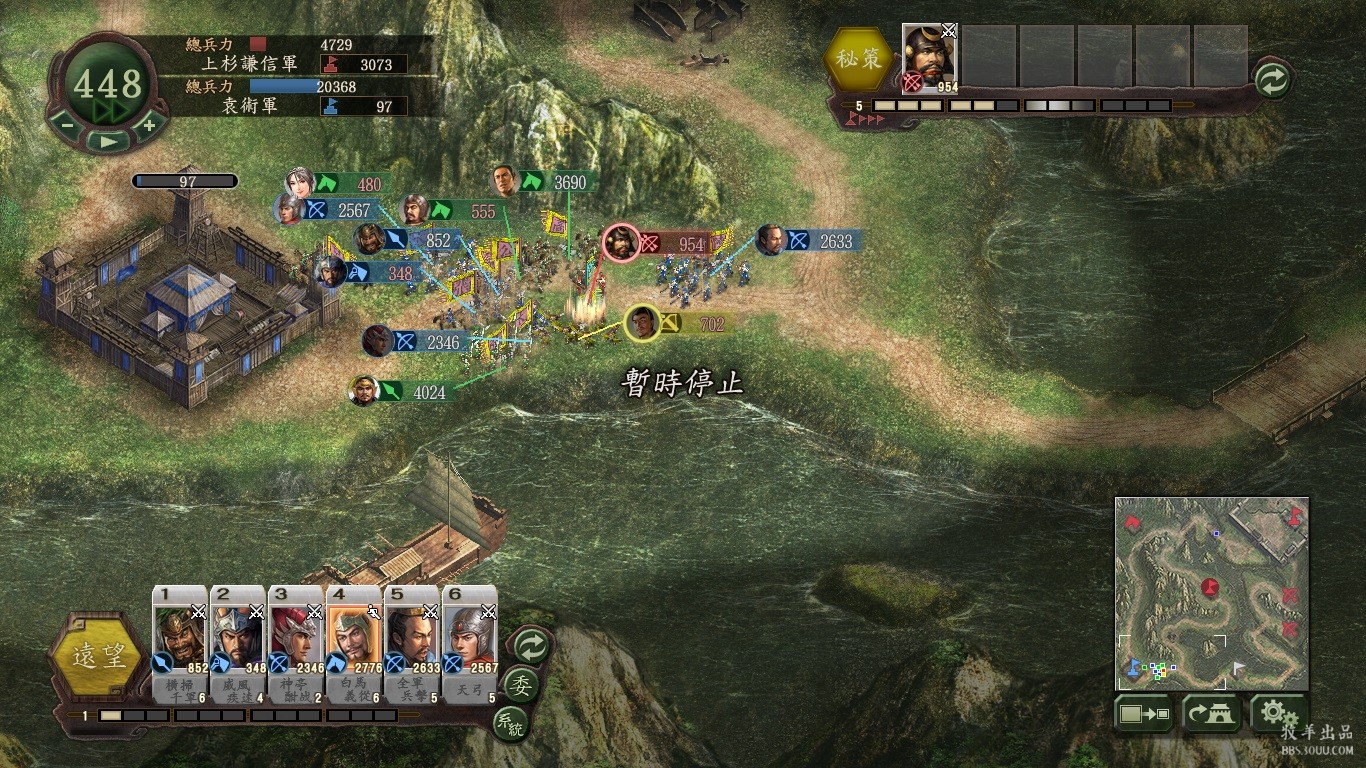Open the 系統 system menu
Screen dimensions: 1366x768
click(x=509, y=722)
